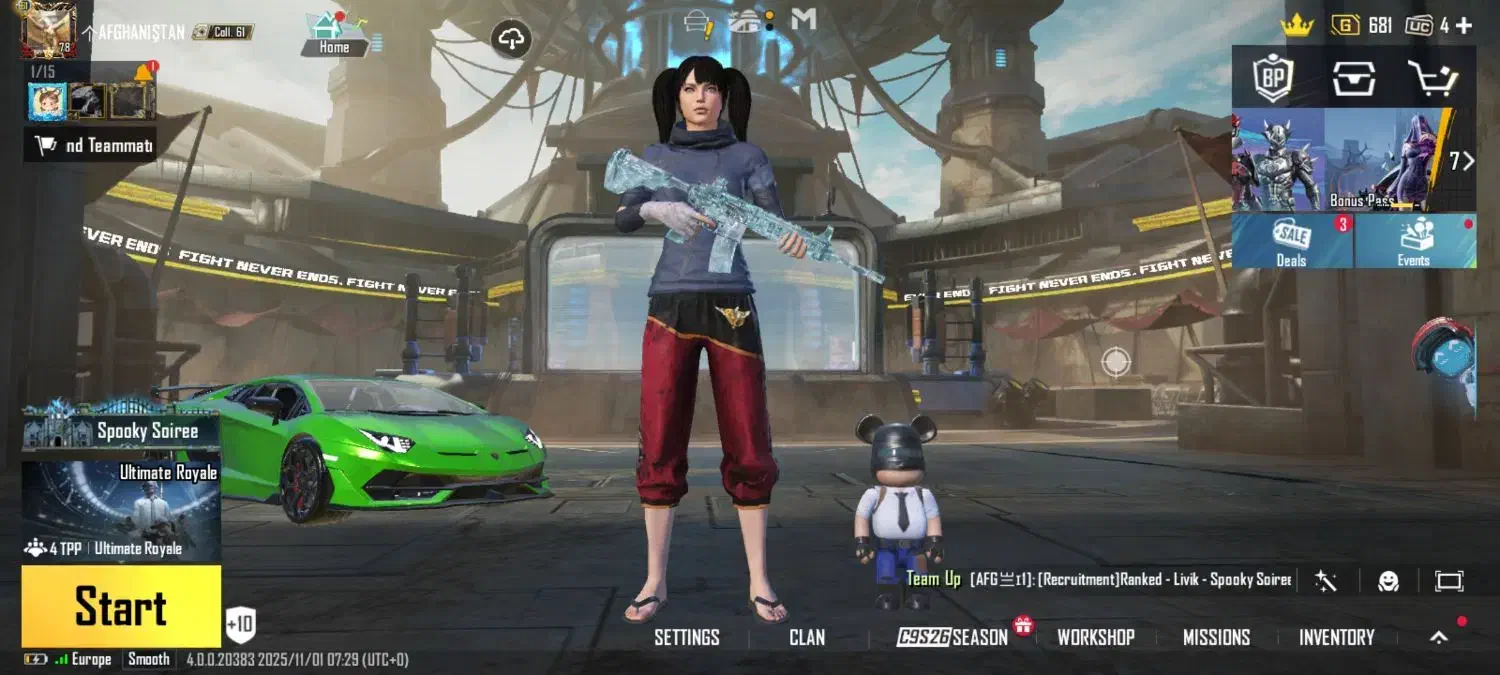Image resolution: width=1500 pixels, height=675 pixels.
Task: Open the Settings menu
Action: 686,637
